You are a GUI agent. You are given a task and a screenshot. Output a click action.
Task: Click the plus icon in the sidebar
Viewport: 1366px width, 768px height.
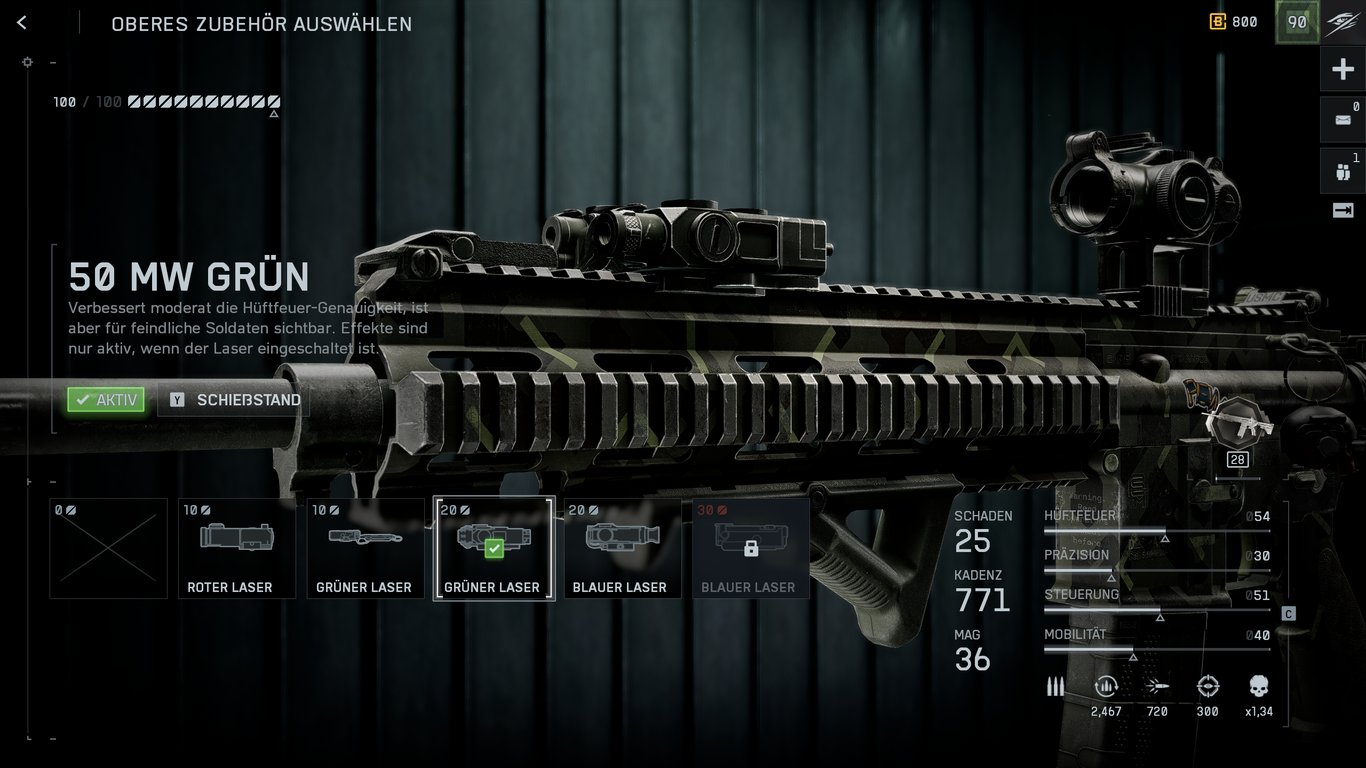click(x=1343, y=69)
